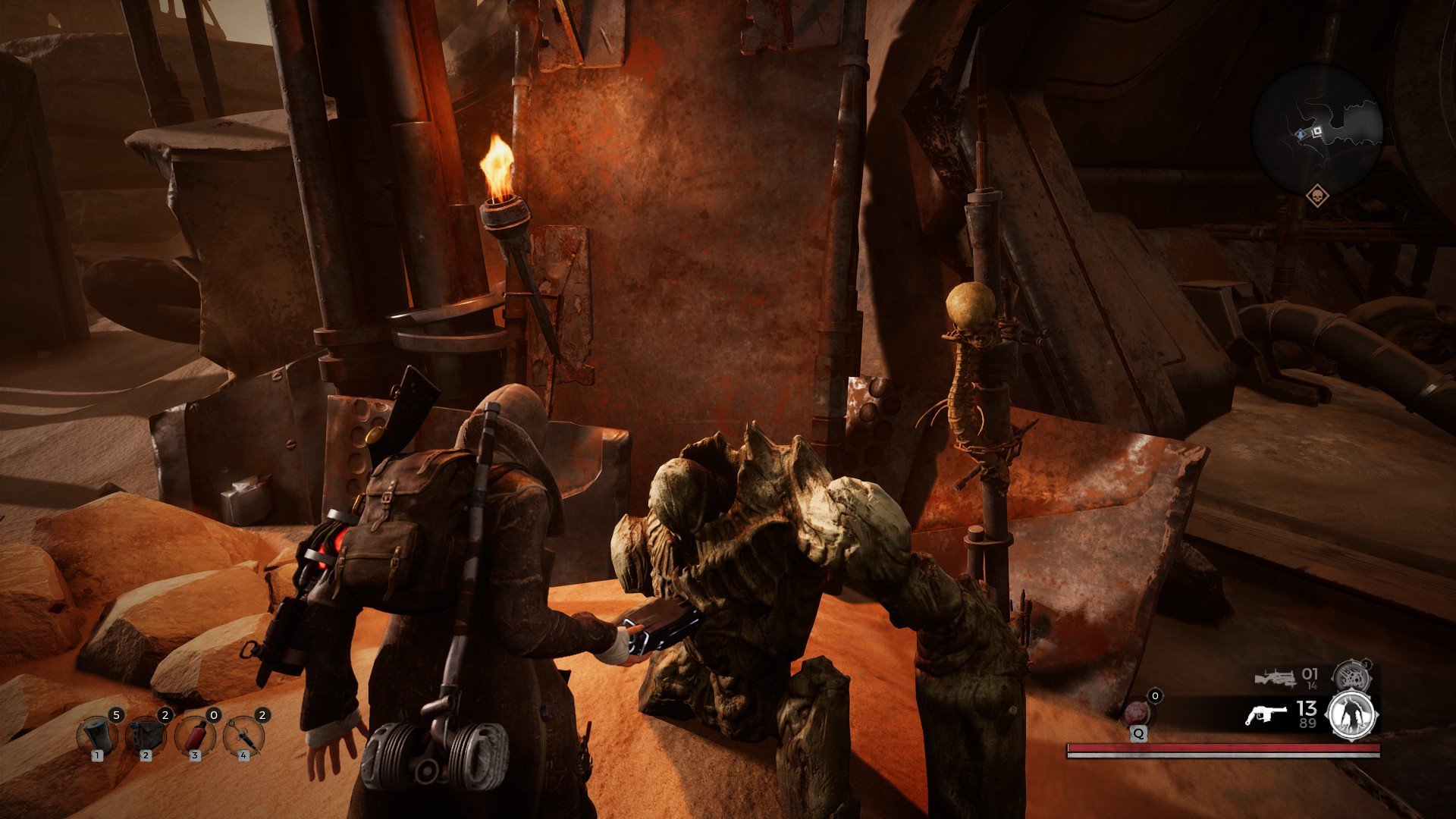Select the bandage consumable in slot 1

pos(97,734)
